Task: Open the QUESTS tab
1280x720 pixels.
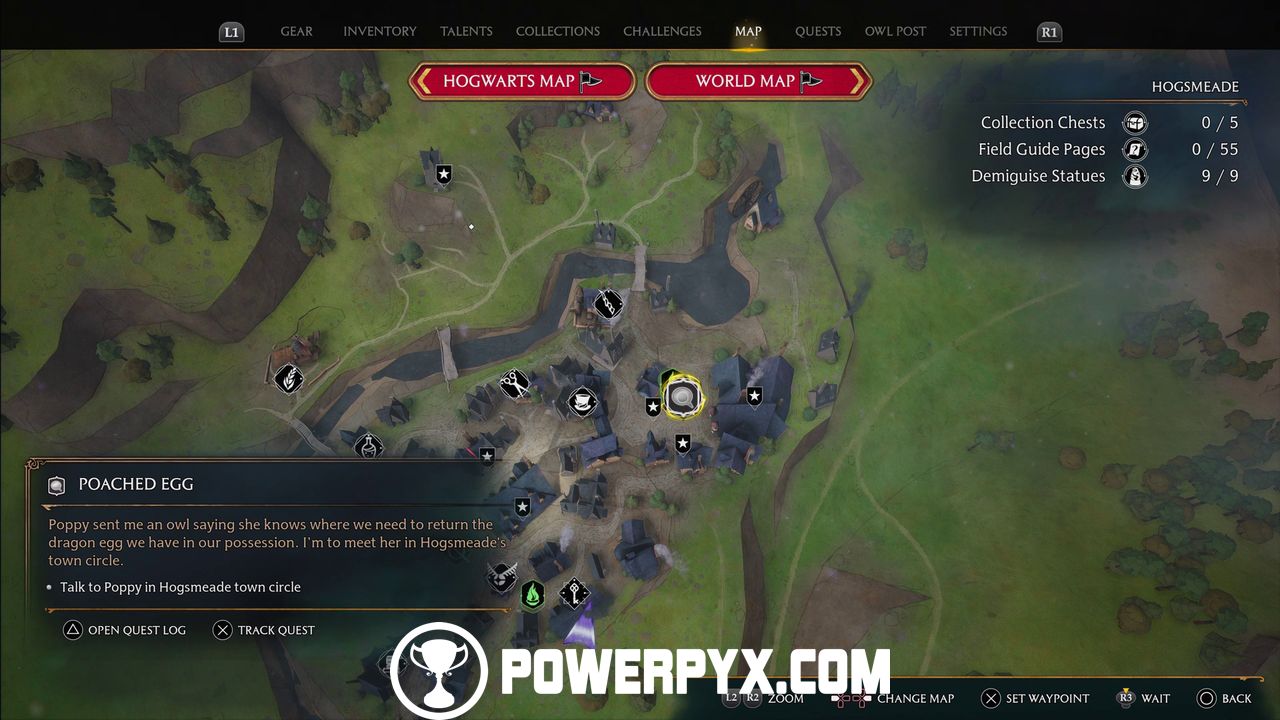Action: click(818, 31)
